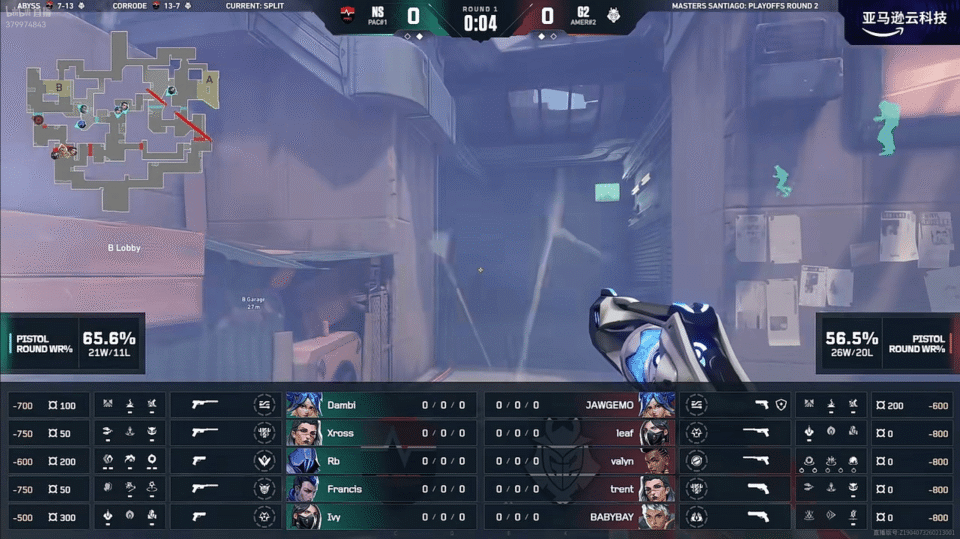
Task: Select JAWGEMO's player row
Action: point(580,405)
